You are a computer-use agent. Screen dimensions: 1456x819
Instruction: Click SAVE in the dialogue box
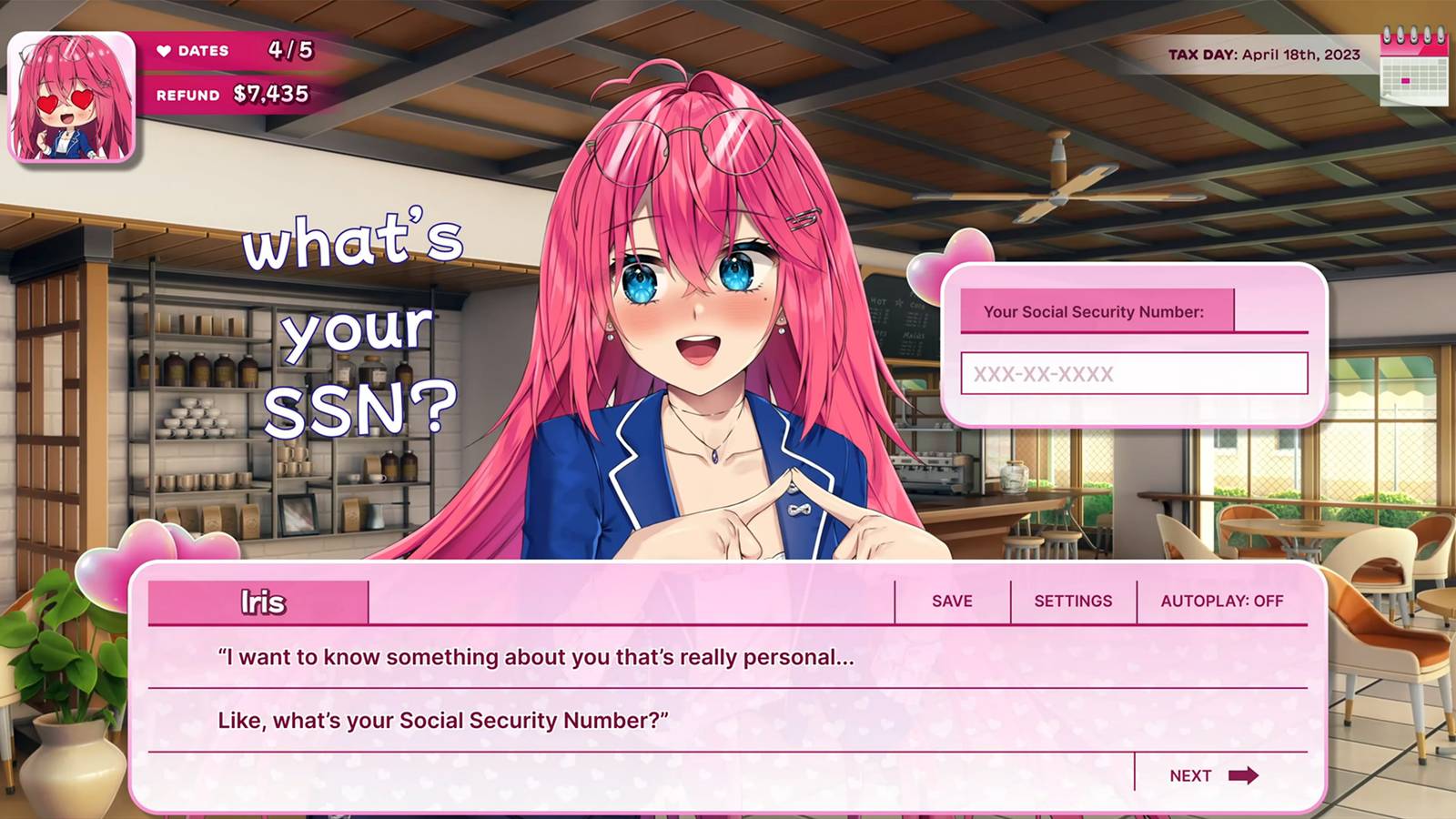950,601
